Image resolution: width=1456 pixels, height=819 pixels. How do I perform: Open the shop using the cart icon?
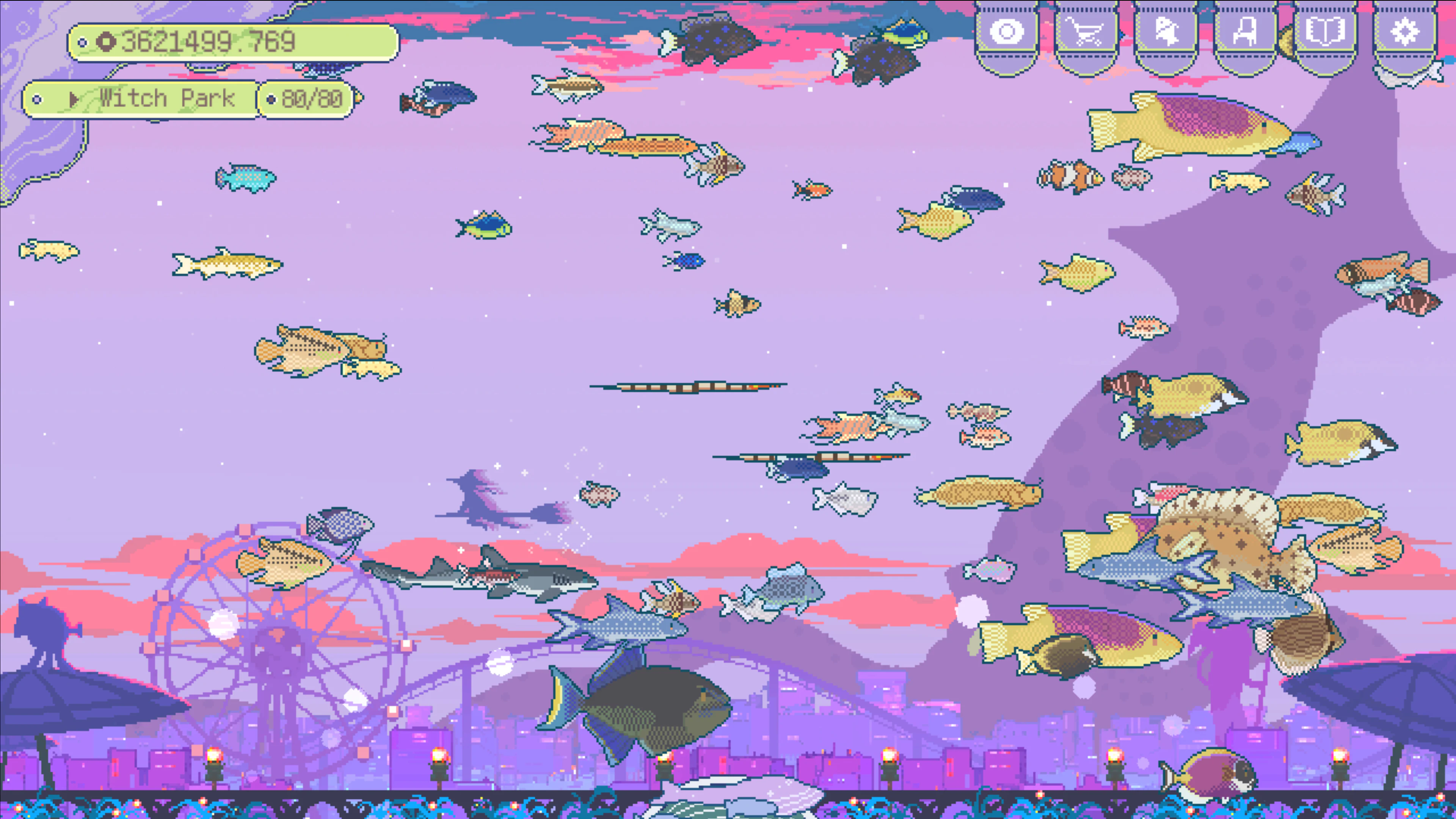point(1085,32)
